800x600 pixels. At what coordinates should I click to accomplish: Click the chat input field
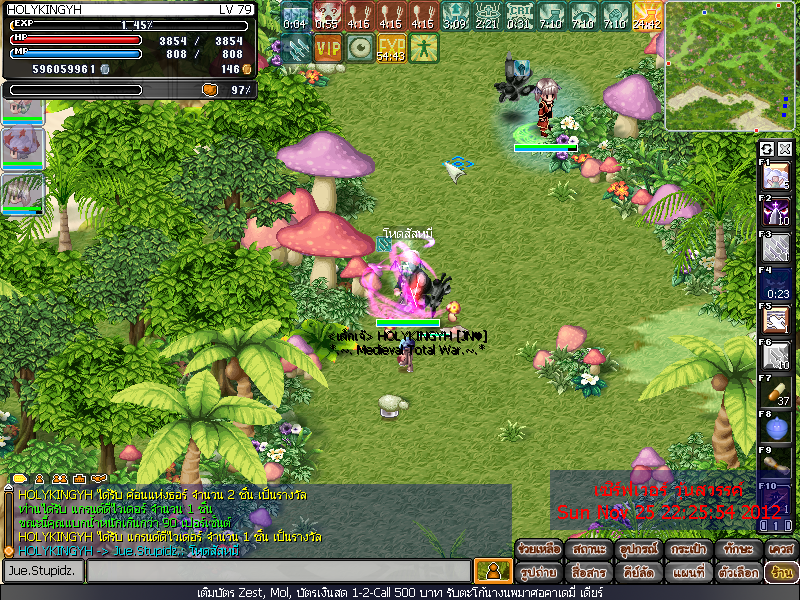(x=278, y=571)
